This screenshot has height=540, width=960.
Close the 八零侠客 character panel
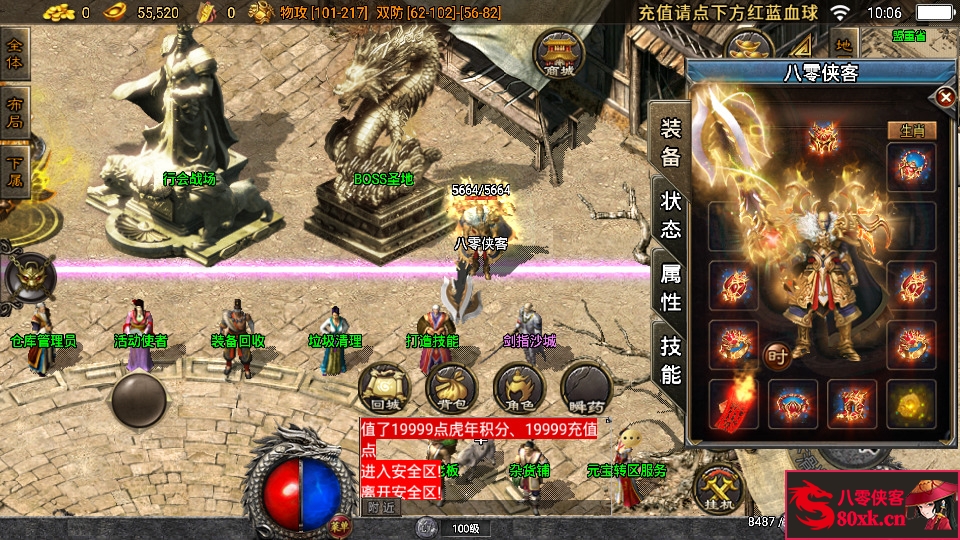944,97
